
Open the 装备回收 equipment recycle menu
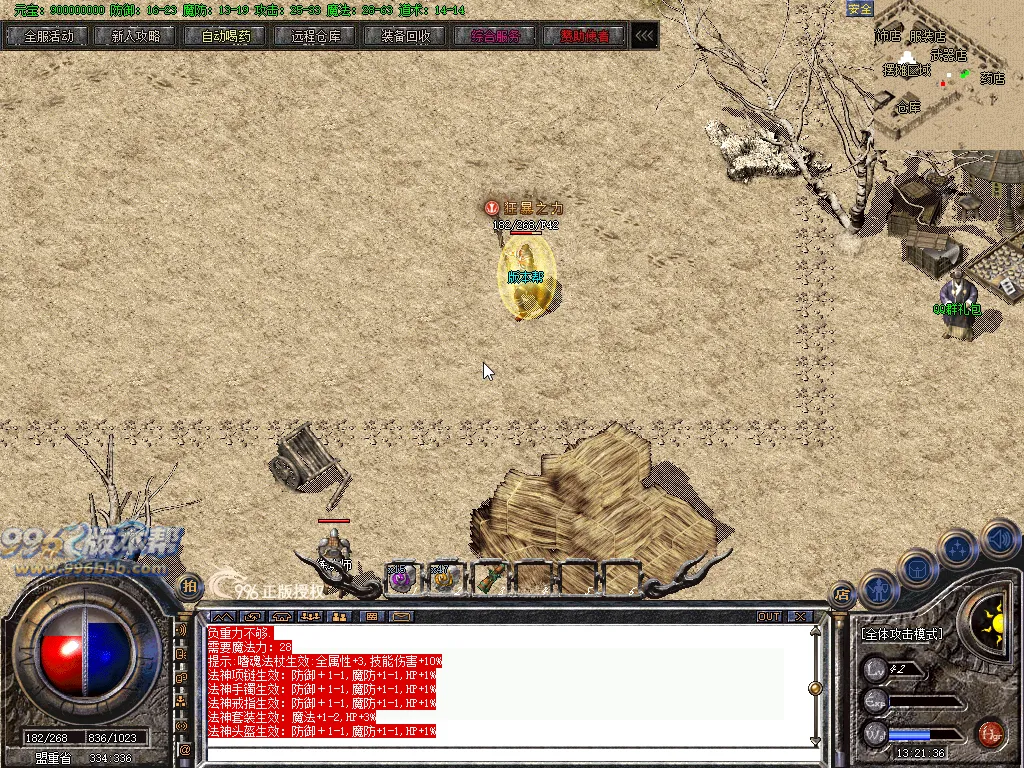405,36
